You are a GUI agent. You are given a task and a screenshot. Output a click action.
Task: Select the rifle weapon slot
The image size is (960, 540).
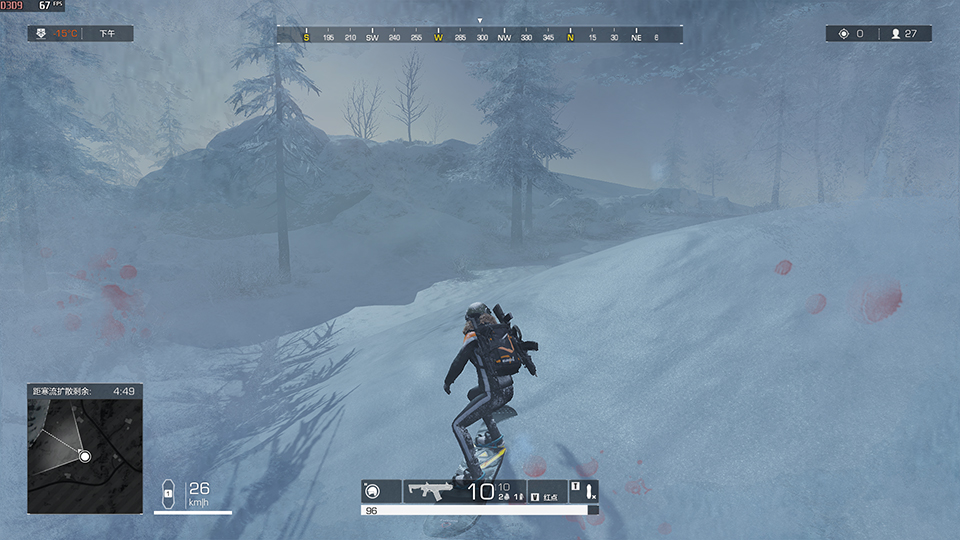point(432,491)
